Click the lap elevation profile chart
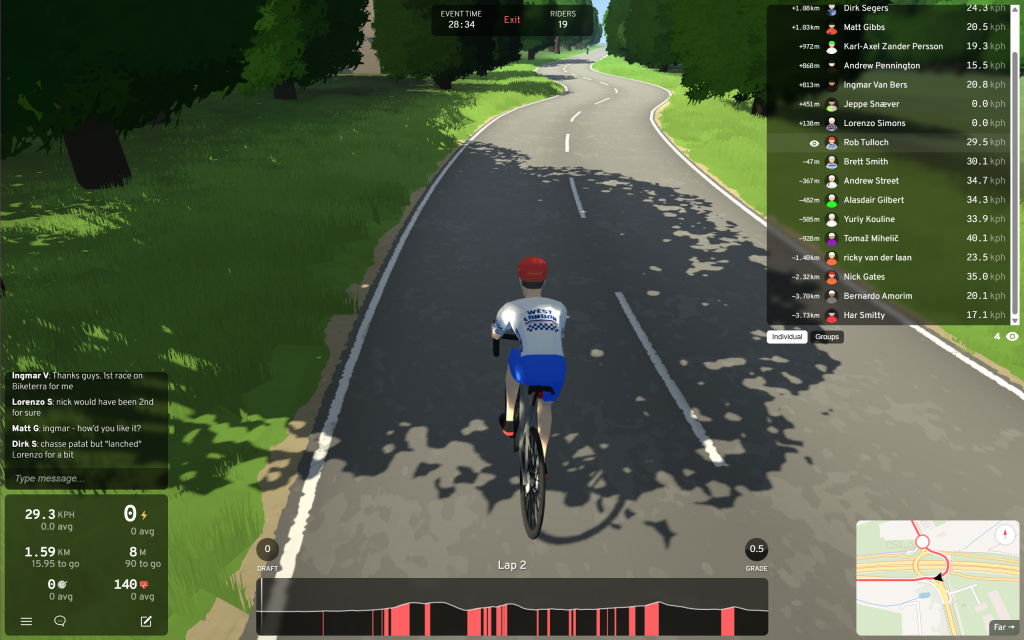 (x=512, y=608)
